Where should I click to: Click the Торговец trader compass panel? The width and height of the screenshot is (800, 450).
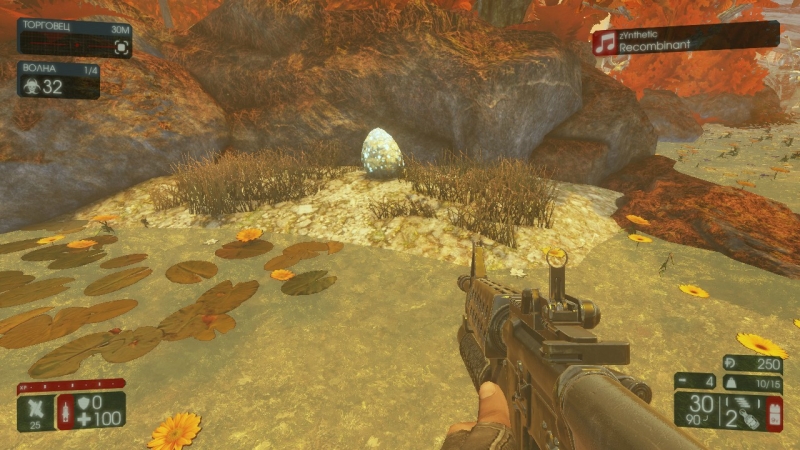(74, 38)
